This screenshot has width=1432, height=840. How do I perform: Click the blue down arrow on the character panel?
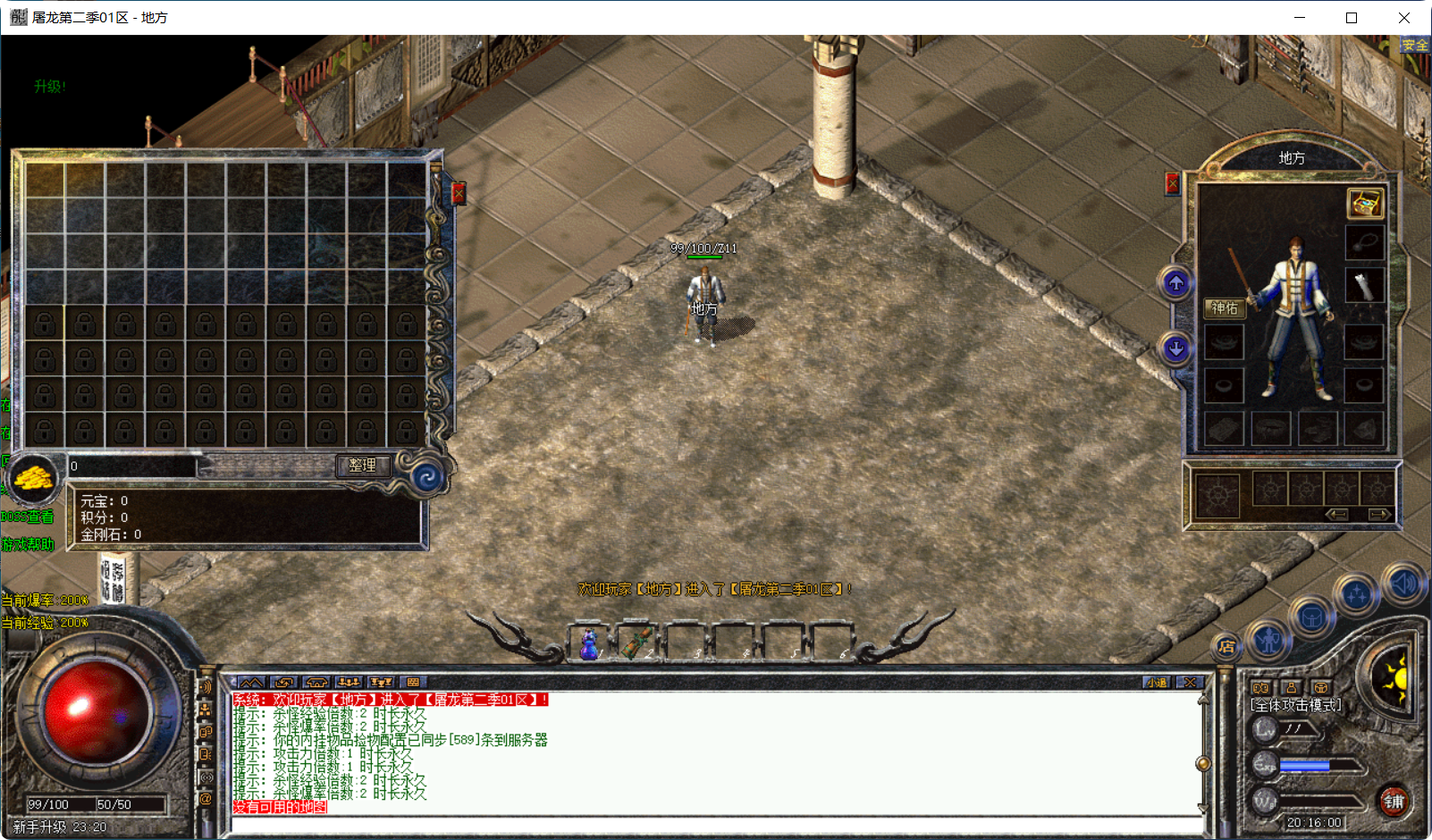pos(1175,349)
